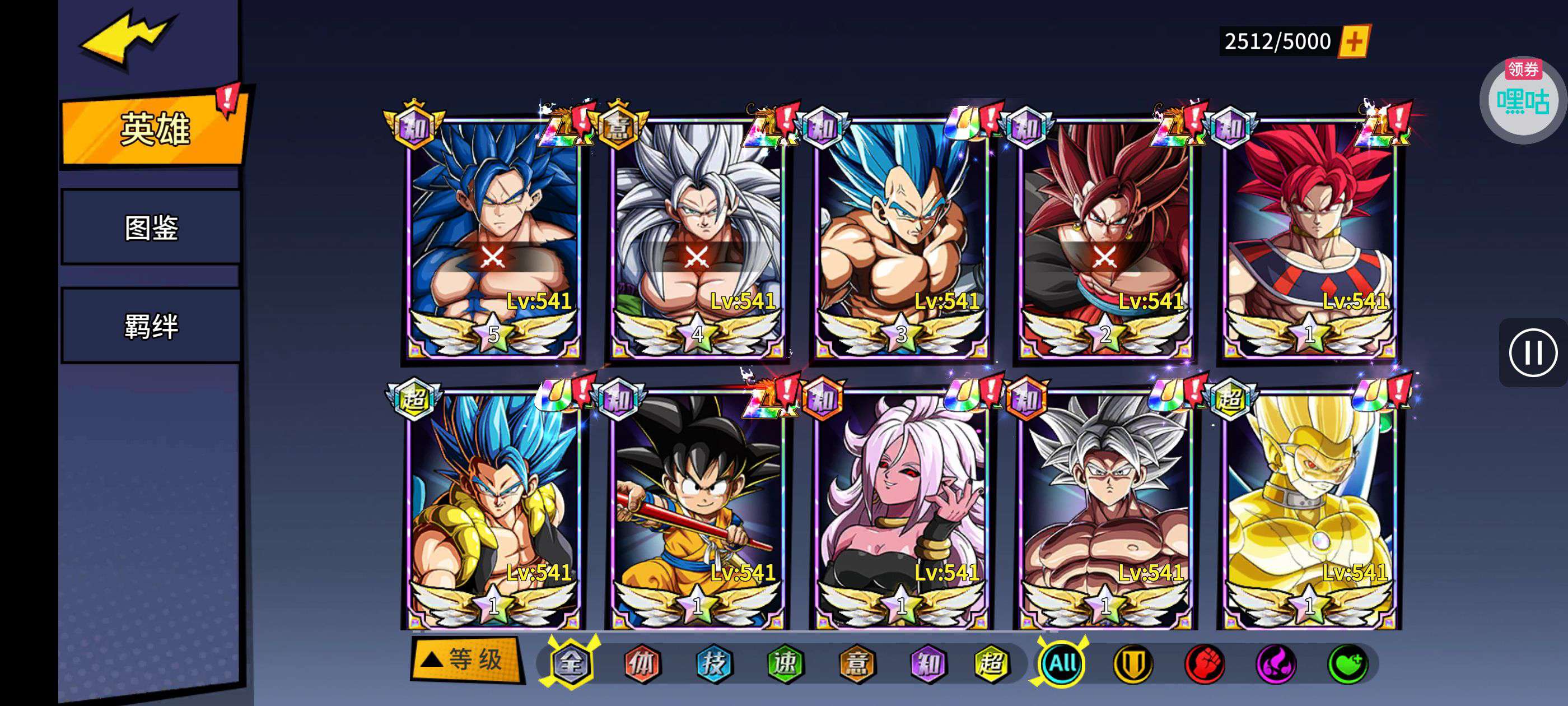Click the pause overlay button
Image resolution: width=1568 pixels, height=706 pixels.
1532,352
